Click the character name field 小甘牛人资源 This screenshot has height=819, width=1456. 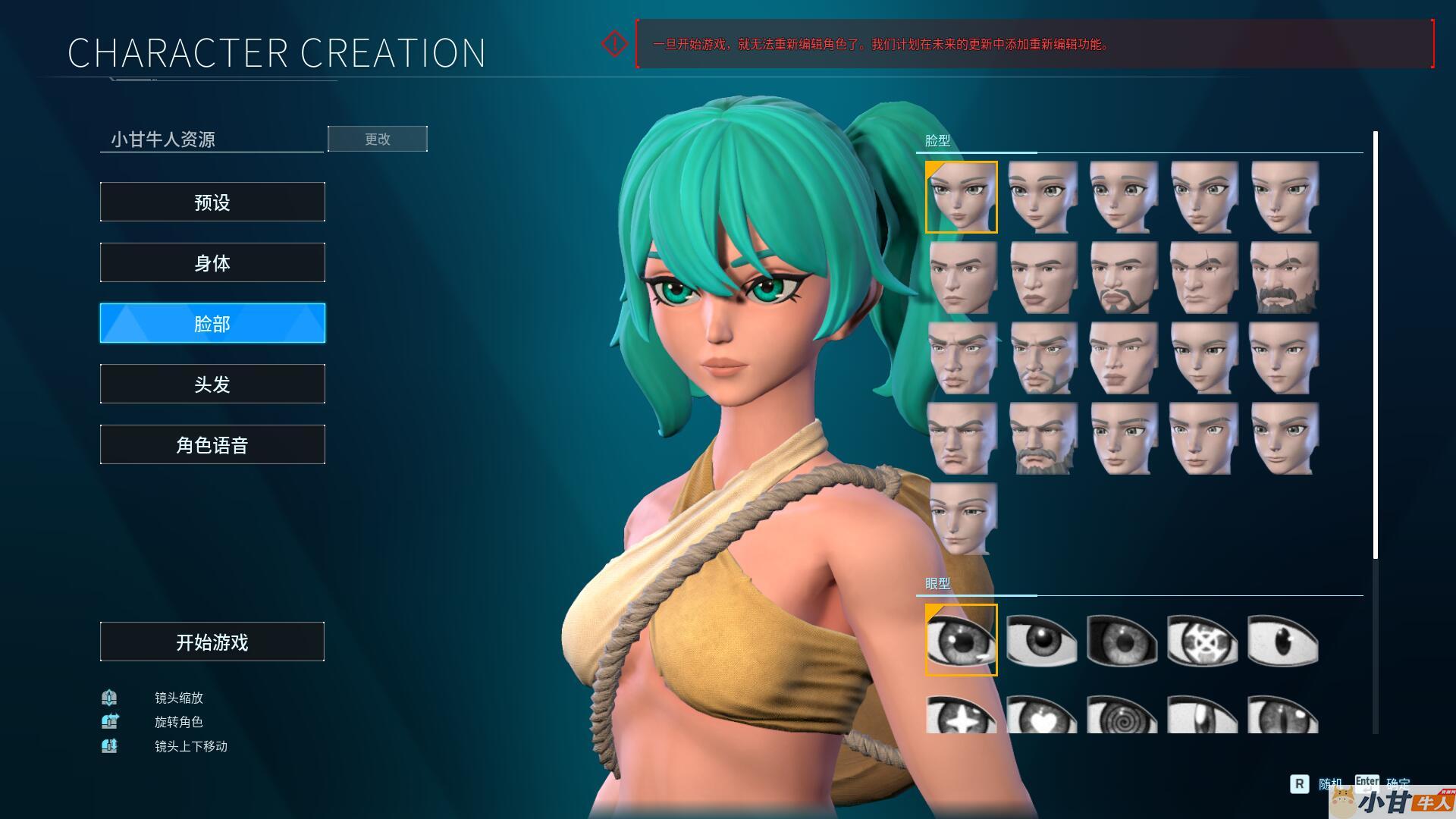(211, 139)
